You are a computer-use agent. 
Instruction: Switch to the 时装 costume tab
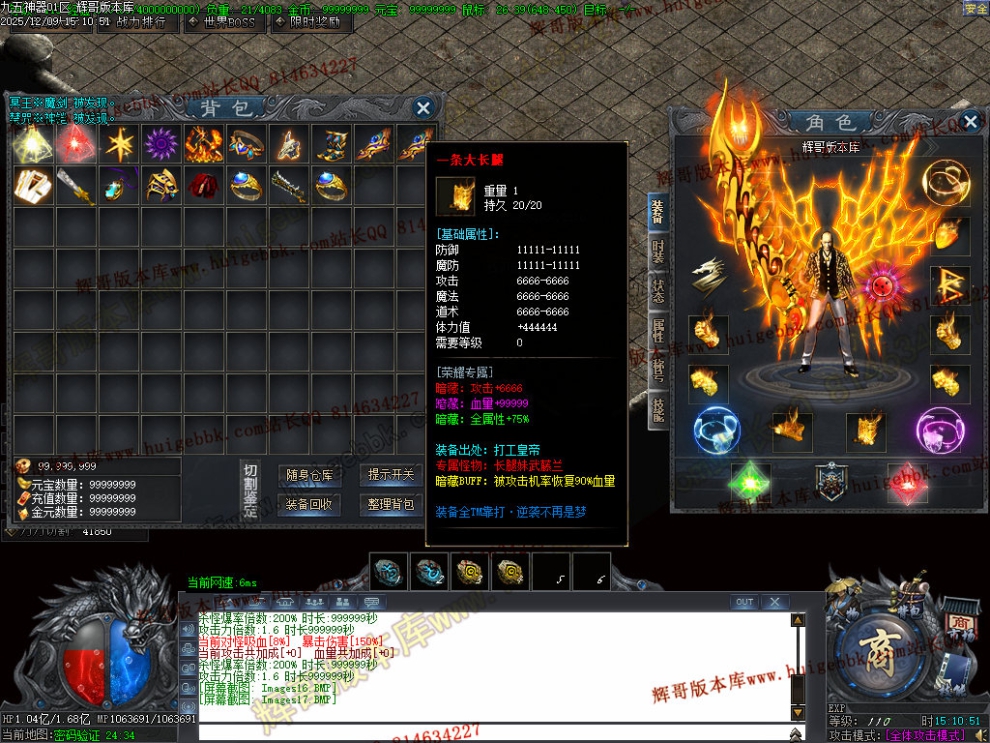tap(658, 251)
